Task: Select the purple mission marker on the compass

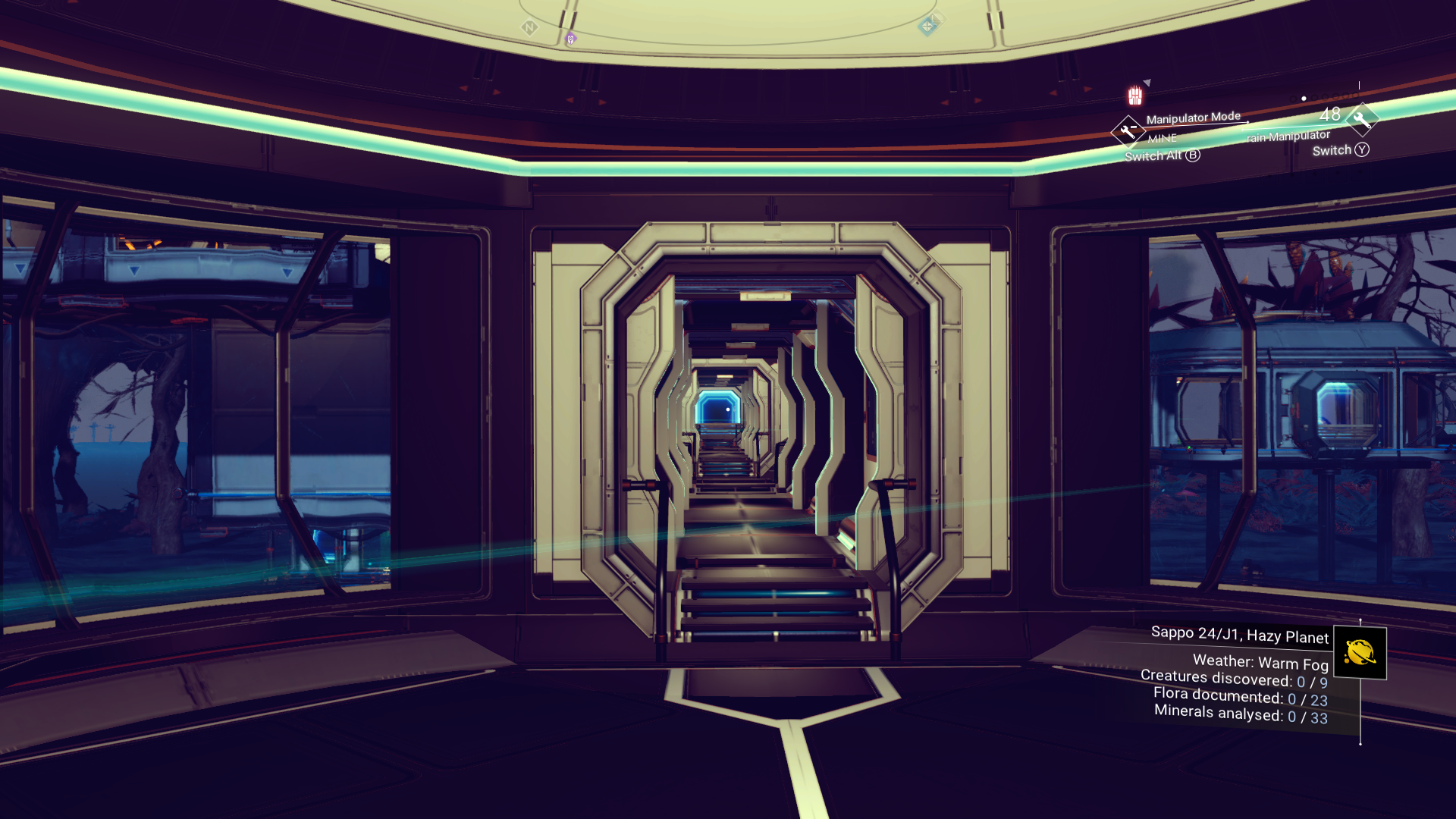Action: pos(570,40)
